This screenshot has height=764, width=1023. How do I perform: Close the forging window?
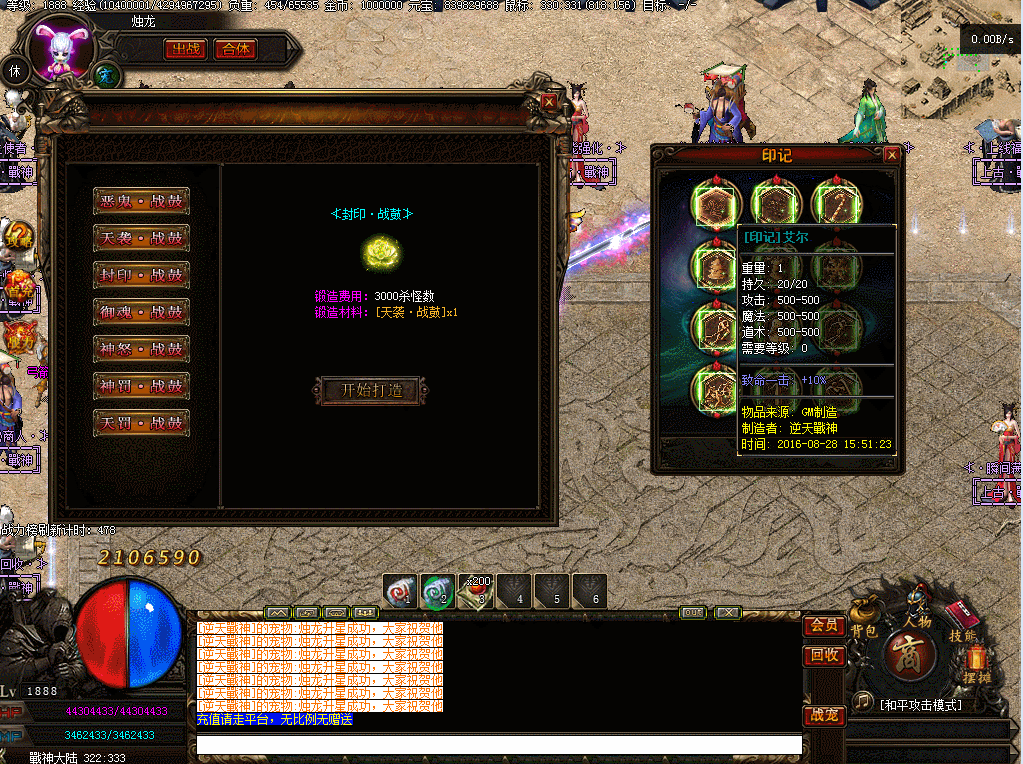(549, 101)
